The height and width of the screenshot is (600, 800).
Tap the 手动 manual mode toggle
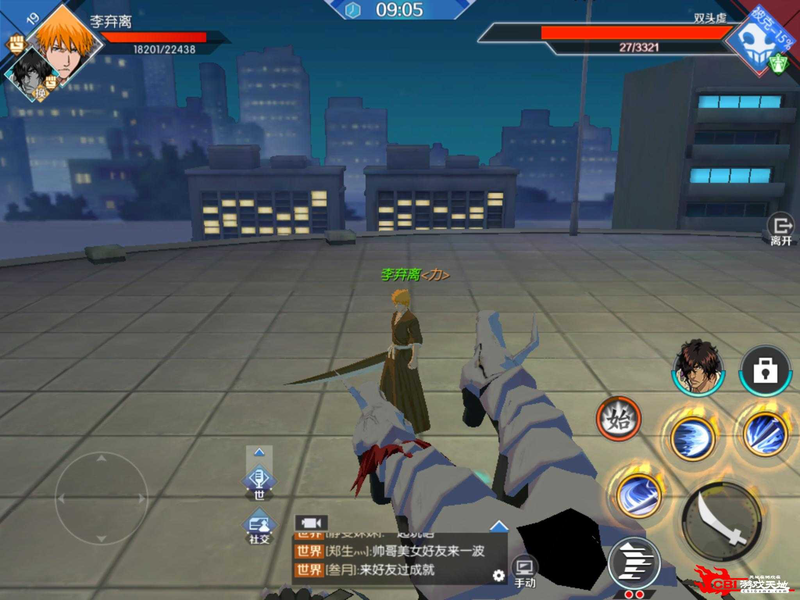(525, 571)
